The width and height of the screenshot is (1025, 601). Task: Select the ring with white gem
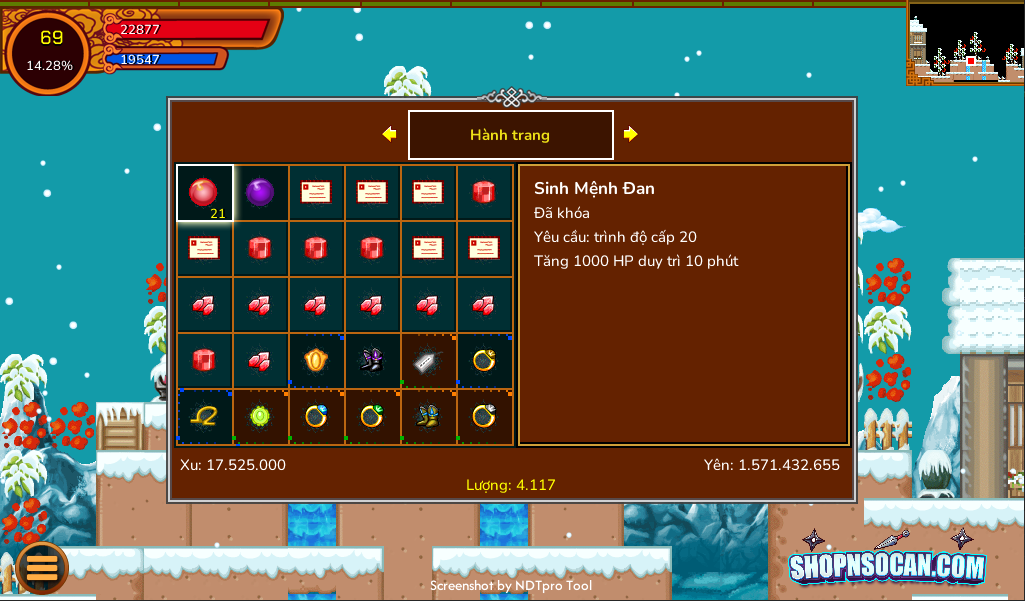(x=485, y=416)
